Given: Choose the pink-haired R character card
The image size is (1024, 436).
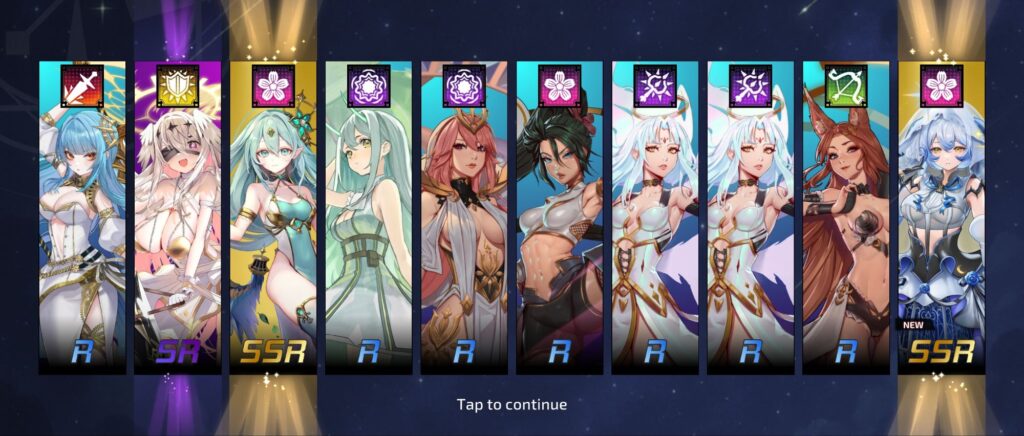Looking at the screenshot, I should pyautogui.click(x=463, y=218).
